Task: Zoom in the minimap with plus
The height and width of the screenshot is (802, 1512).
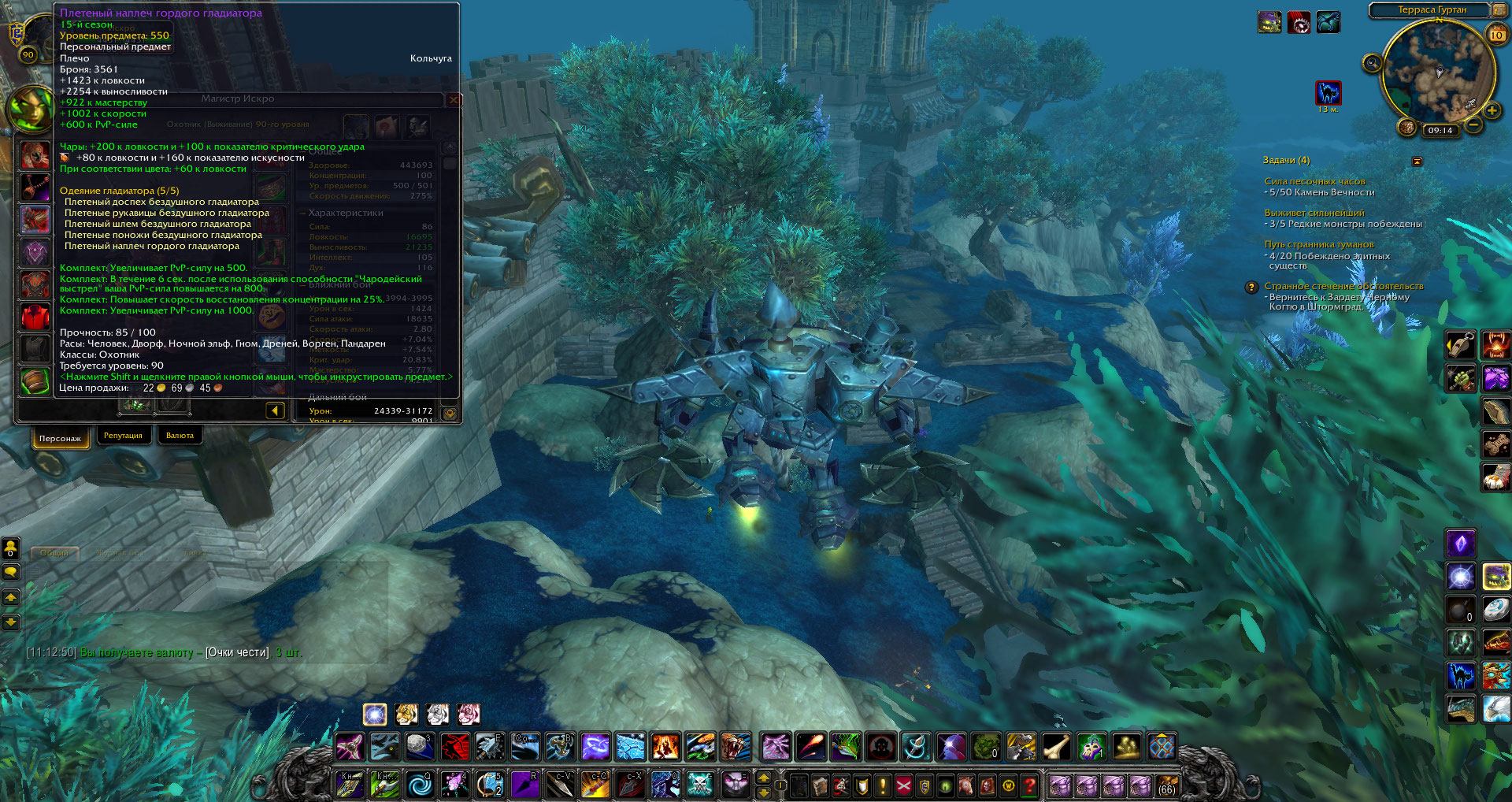Action: [x=1491, y=111]
